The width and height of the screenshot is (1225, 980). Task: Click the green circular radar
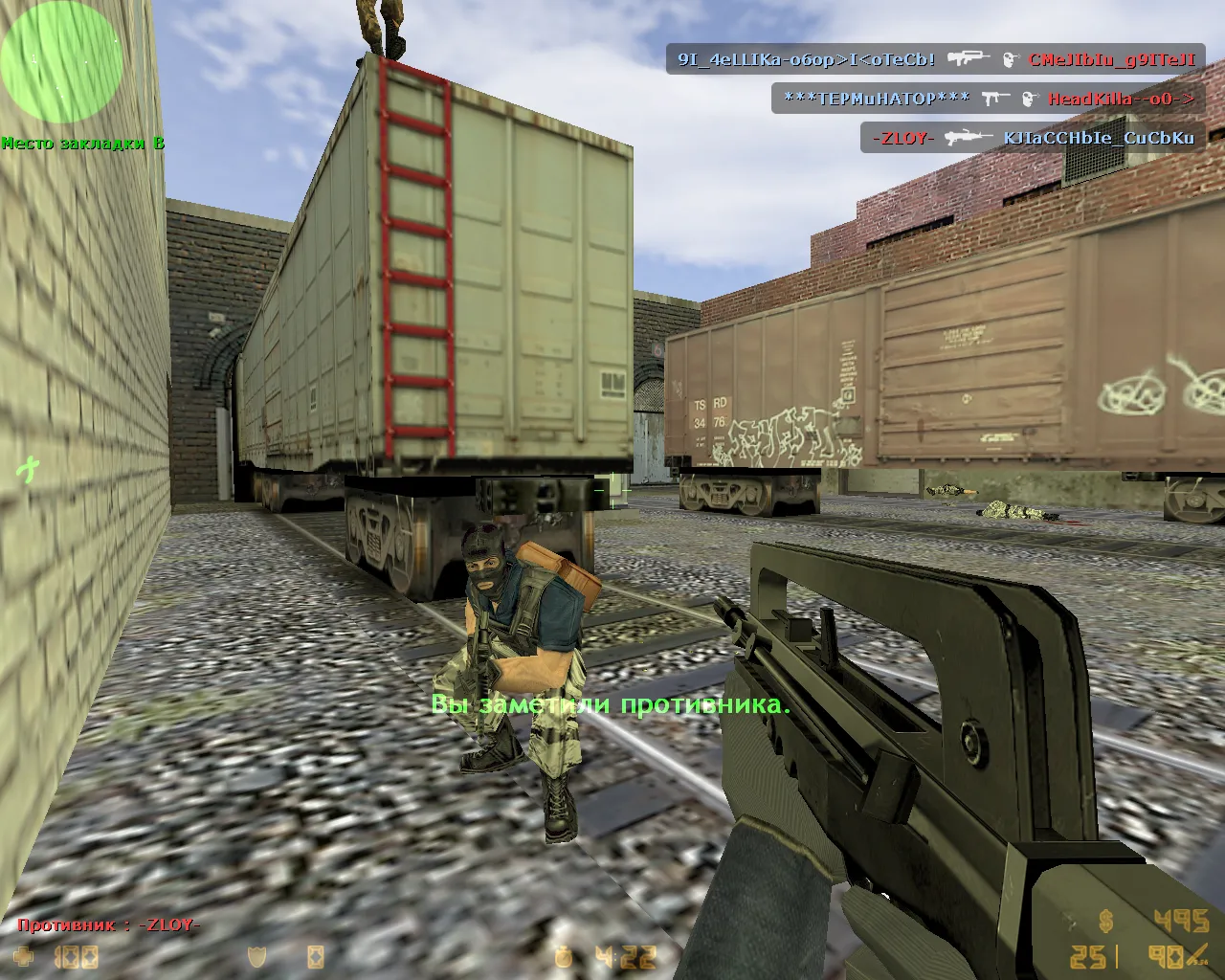coord(61,61)
